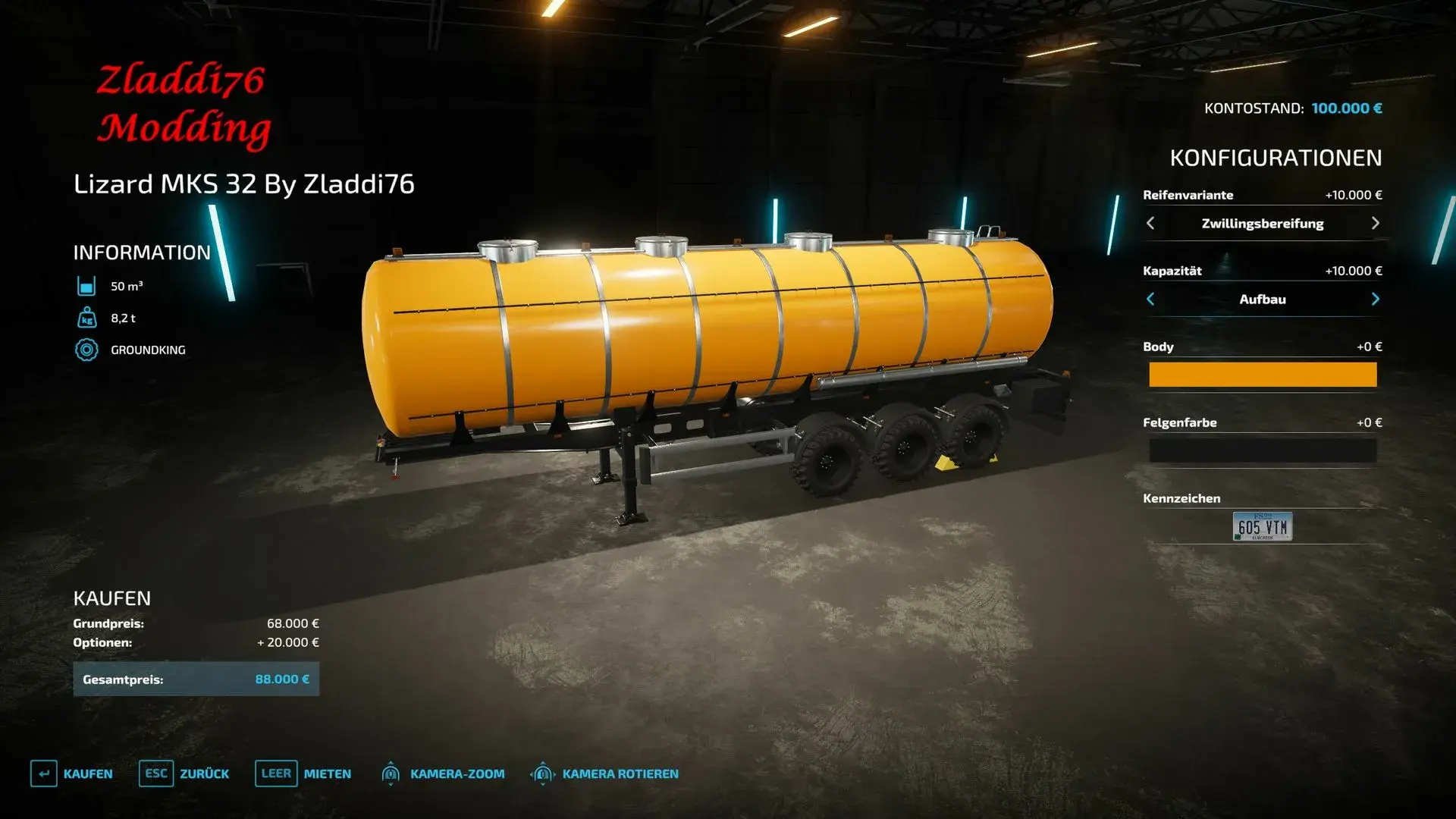Click the weight icon beside 8,2 t

[x=86, y=318]
